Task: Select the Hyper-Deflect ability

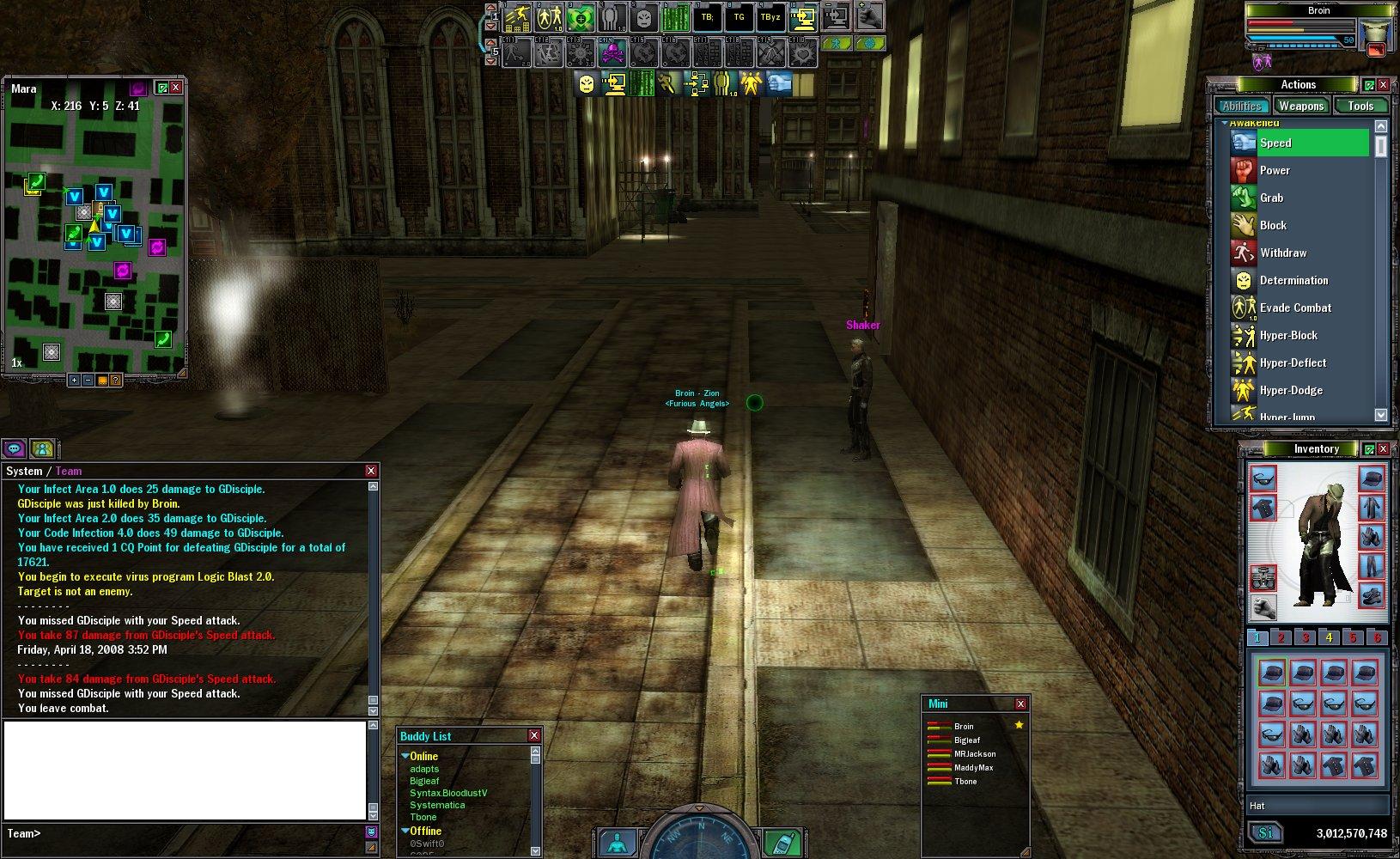Action: click(1293, 362)
